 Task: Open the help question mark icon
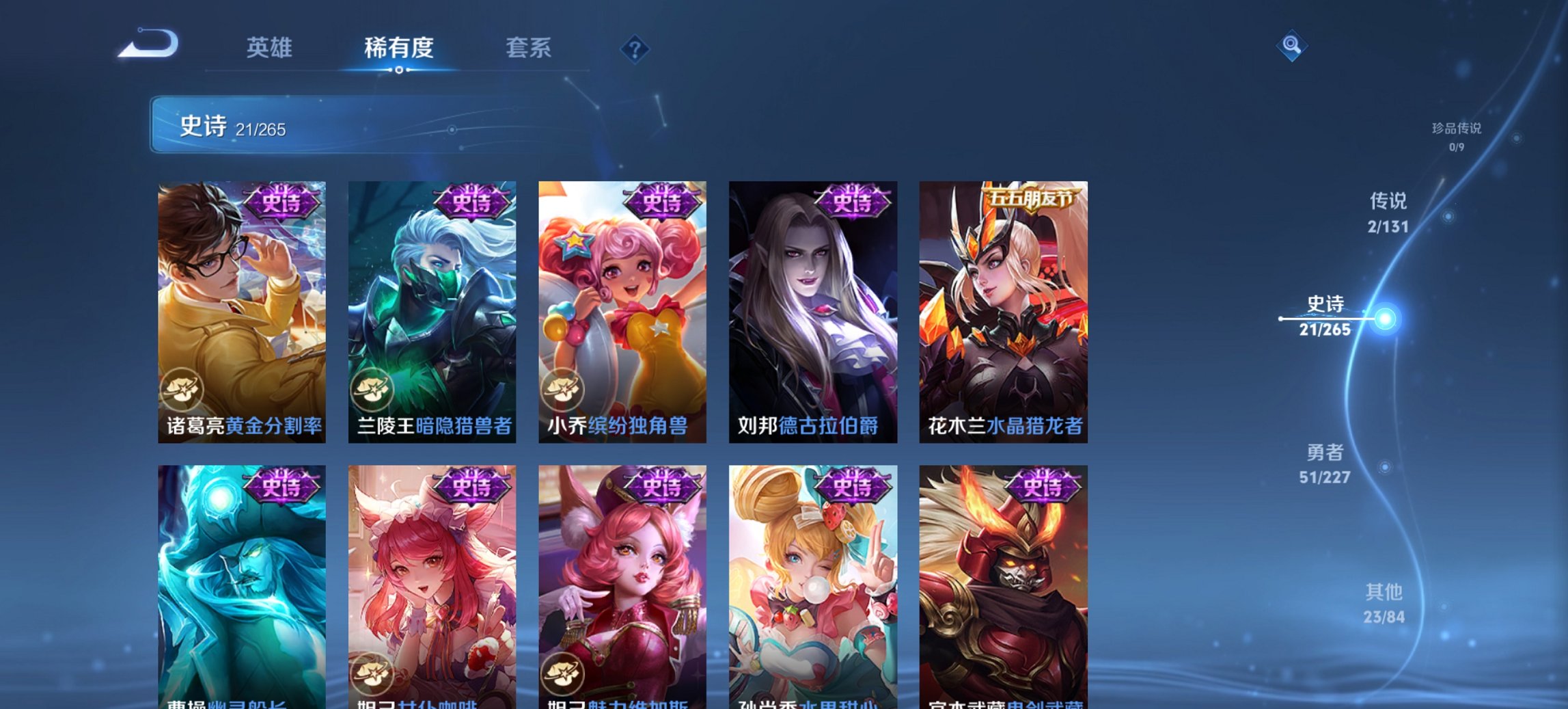click(x=635, y=48)
